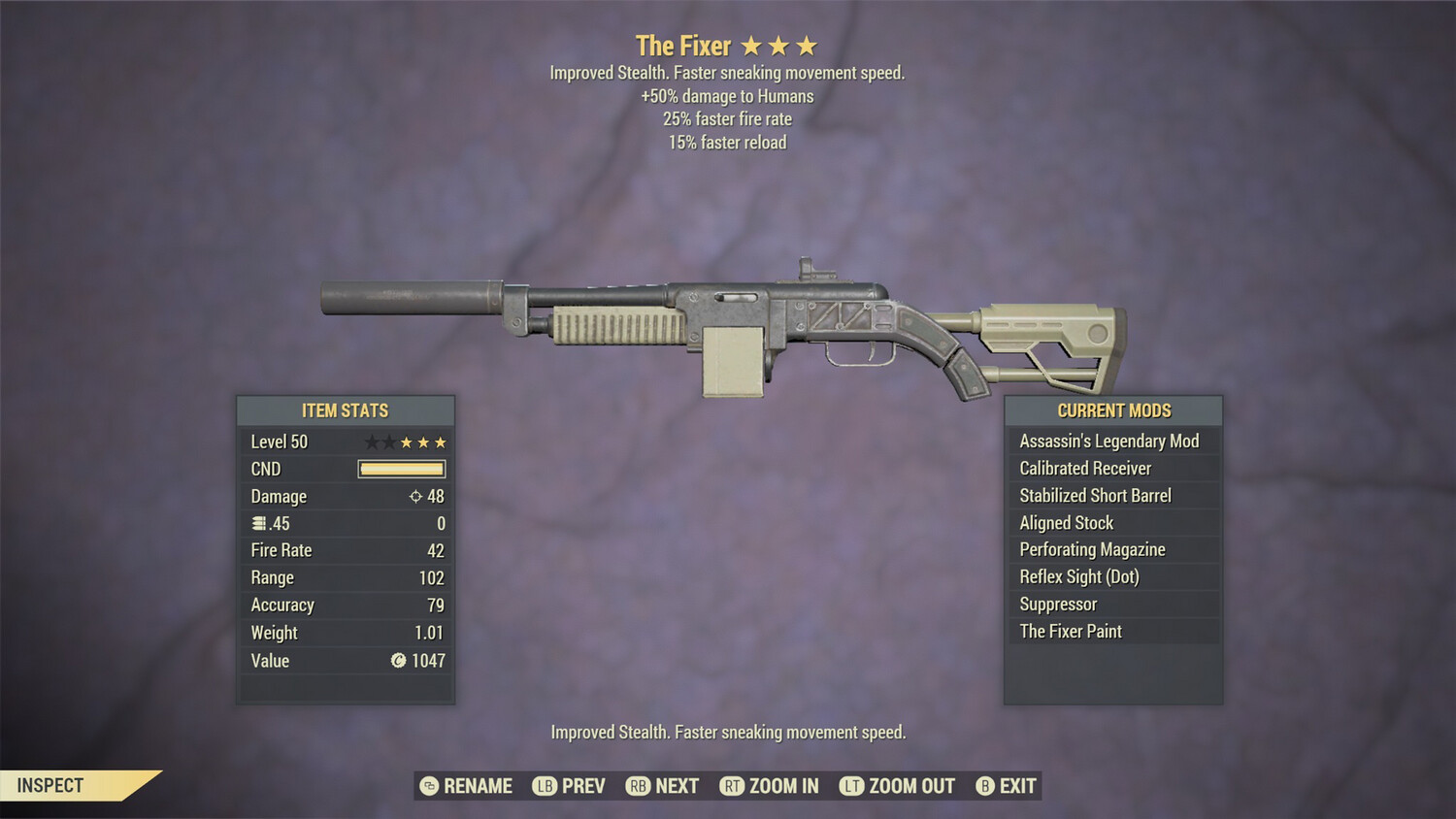This screenshot has width=1456, height=819.
Task: Click the caps currency icon next to Value
Action: [x=397, y=661]
